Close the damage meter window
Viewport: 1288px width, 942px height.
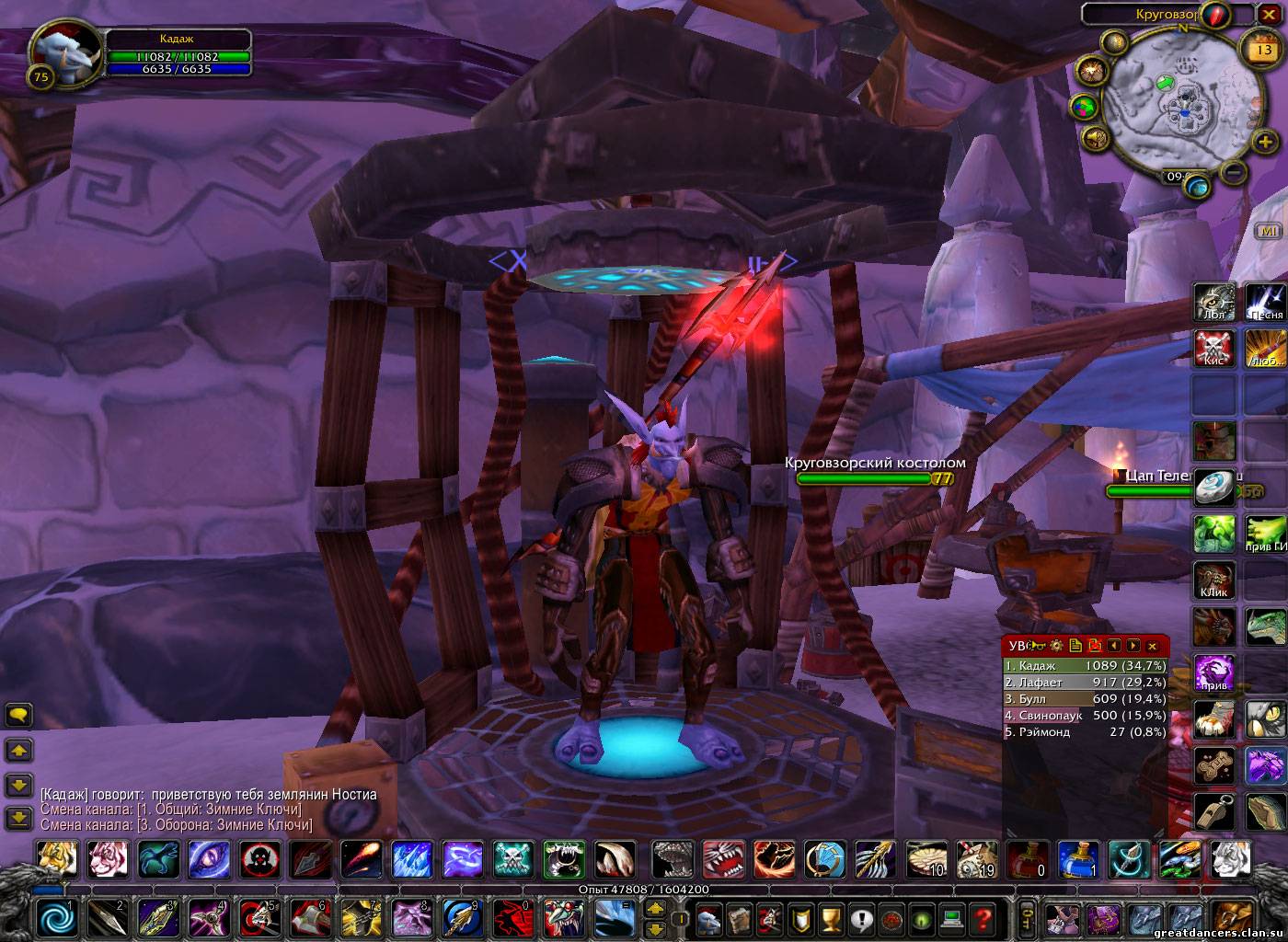1152,646
